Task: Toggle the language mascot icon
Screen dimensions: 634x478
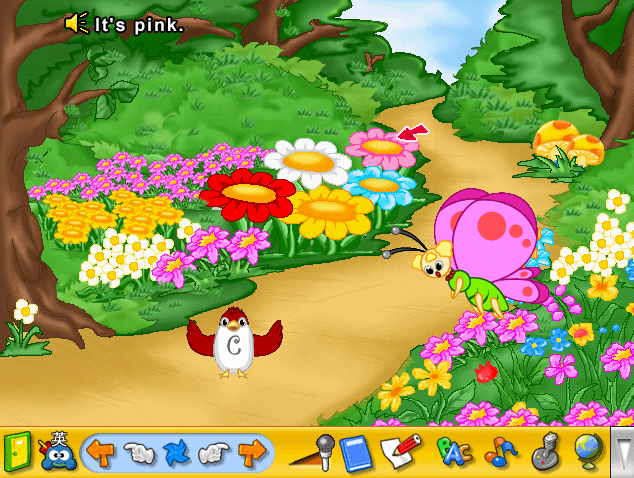Action: pos(57,452)
